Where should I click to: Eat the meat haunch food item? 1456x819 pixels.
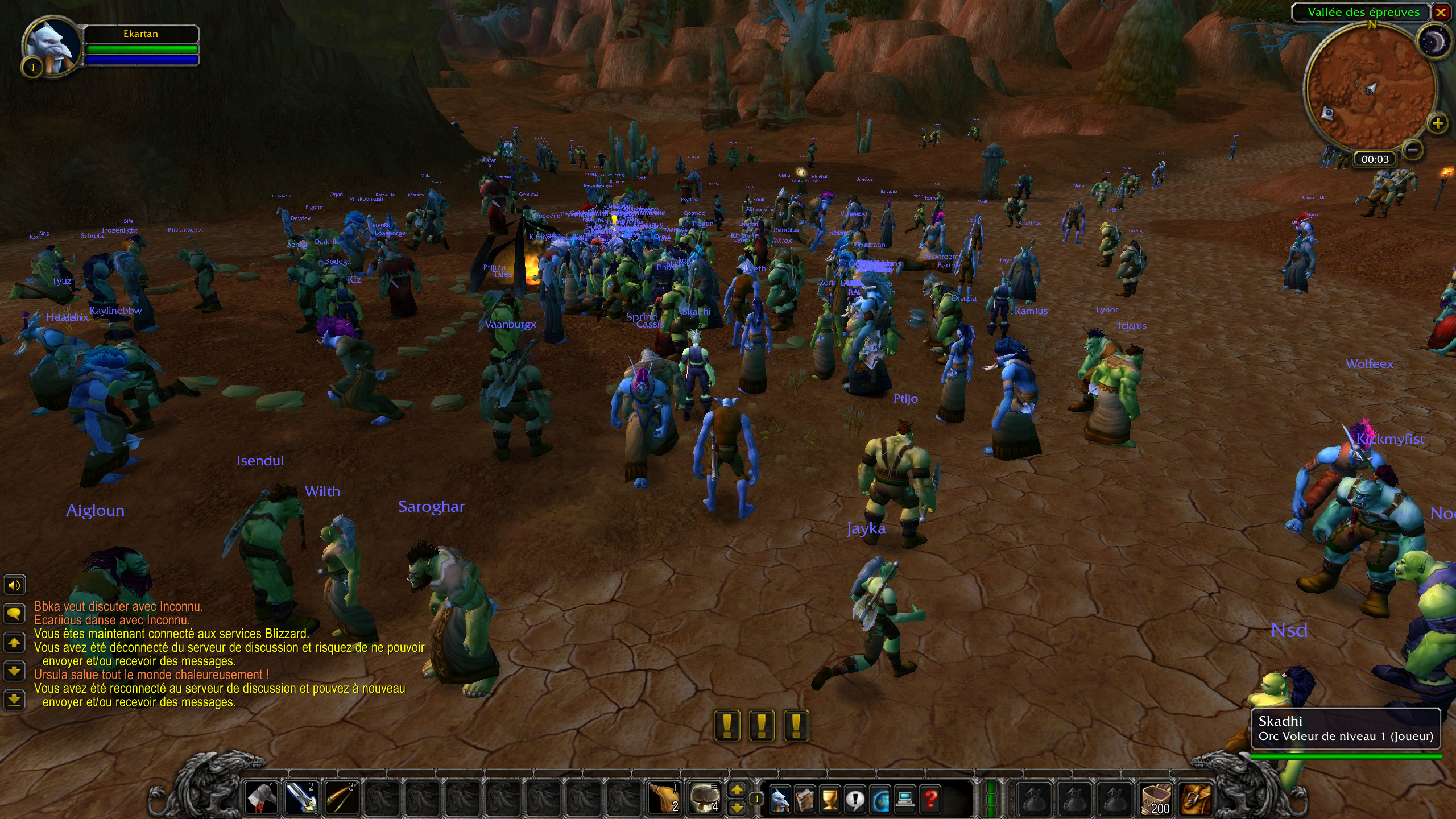(665, 797)
